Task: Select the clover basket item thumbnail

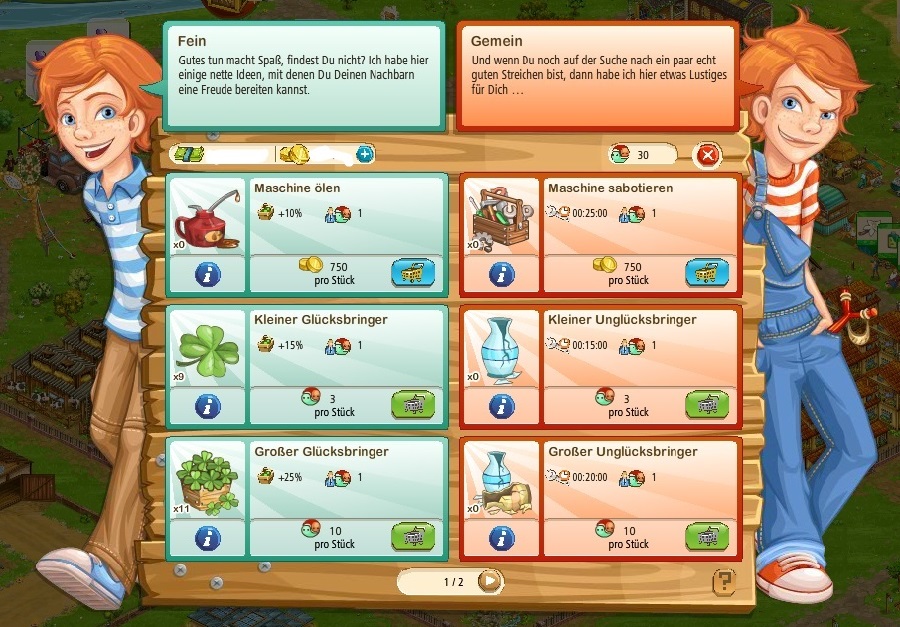Action: click(207, 481)
